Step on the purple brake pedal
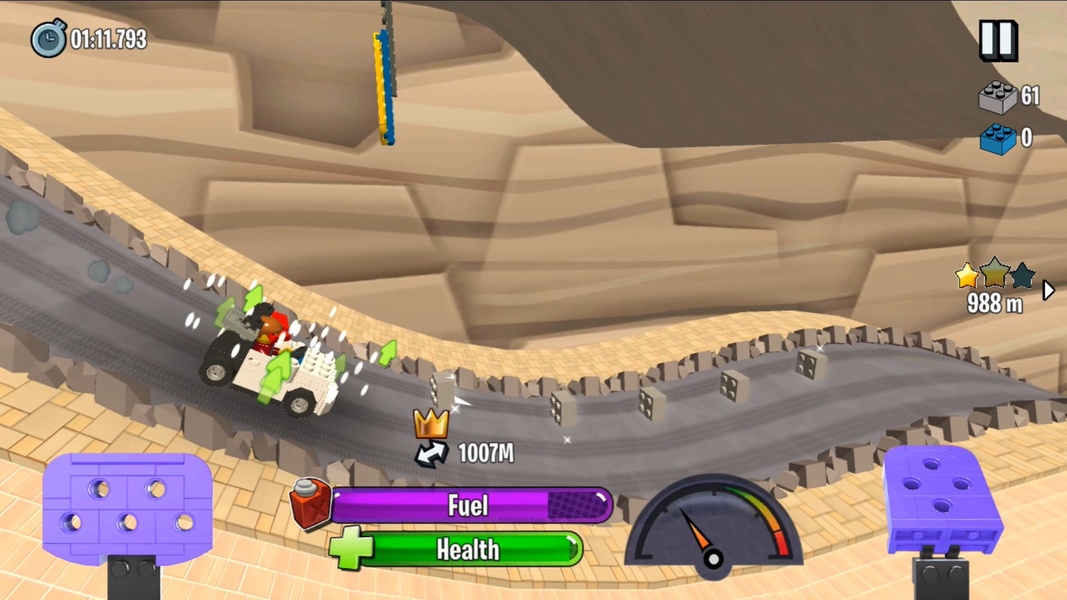Image resolution: width=1067 pixels, height=600 pixels. (x=127, y=507)
